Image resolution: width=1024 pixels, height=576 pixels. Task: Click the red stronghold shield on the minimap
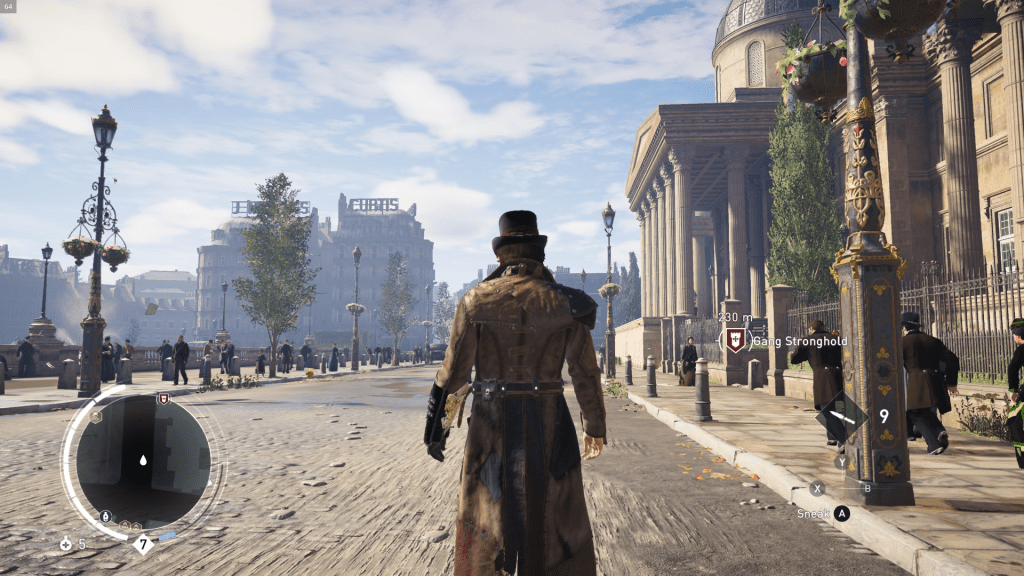pos(163,398)
